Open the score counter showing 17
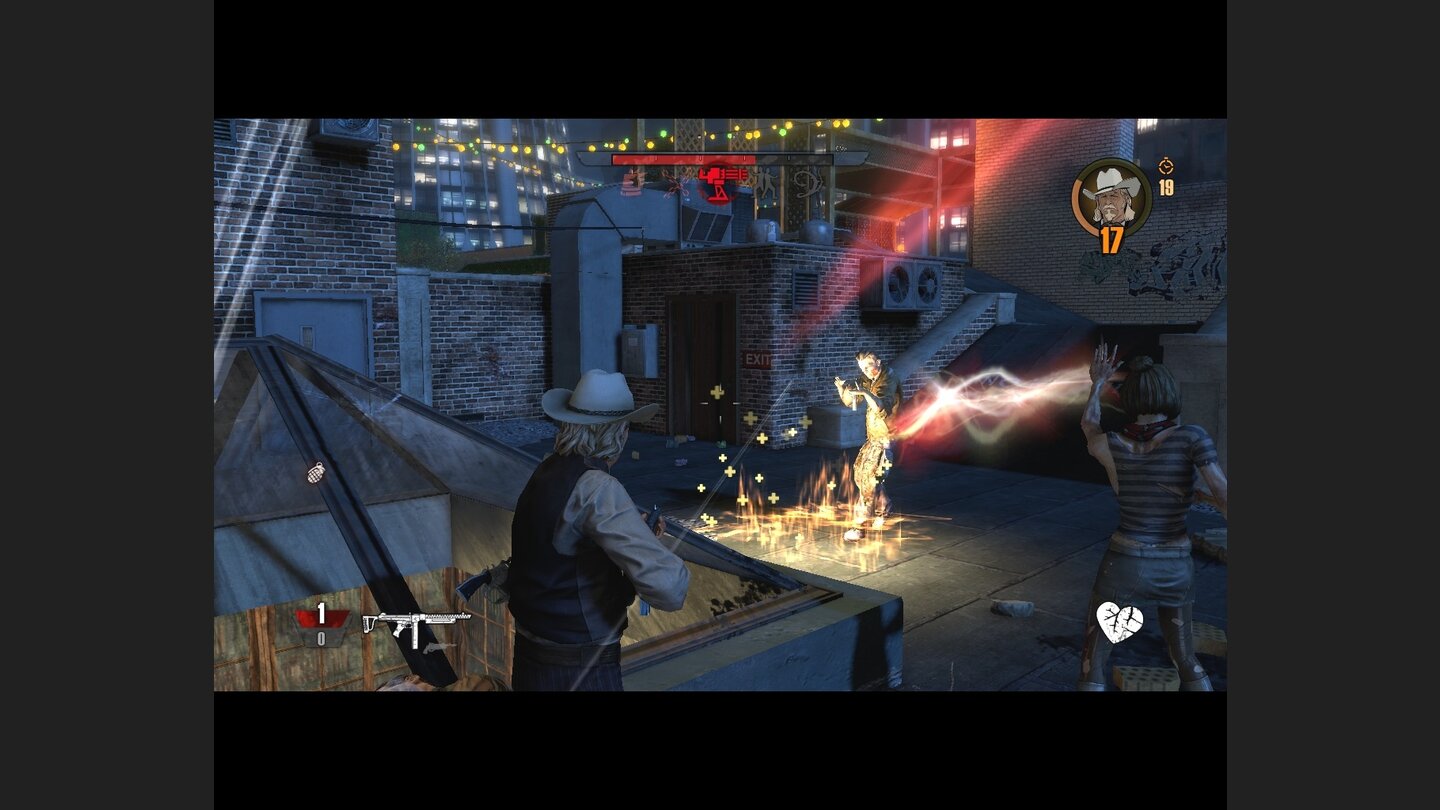 (x=1110, y=238)
